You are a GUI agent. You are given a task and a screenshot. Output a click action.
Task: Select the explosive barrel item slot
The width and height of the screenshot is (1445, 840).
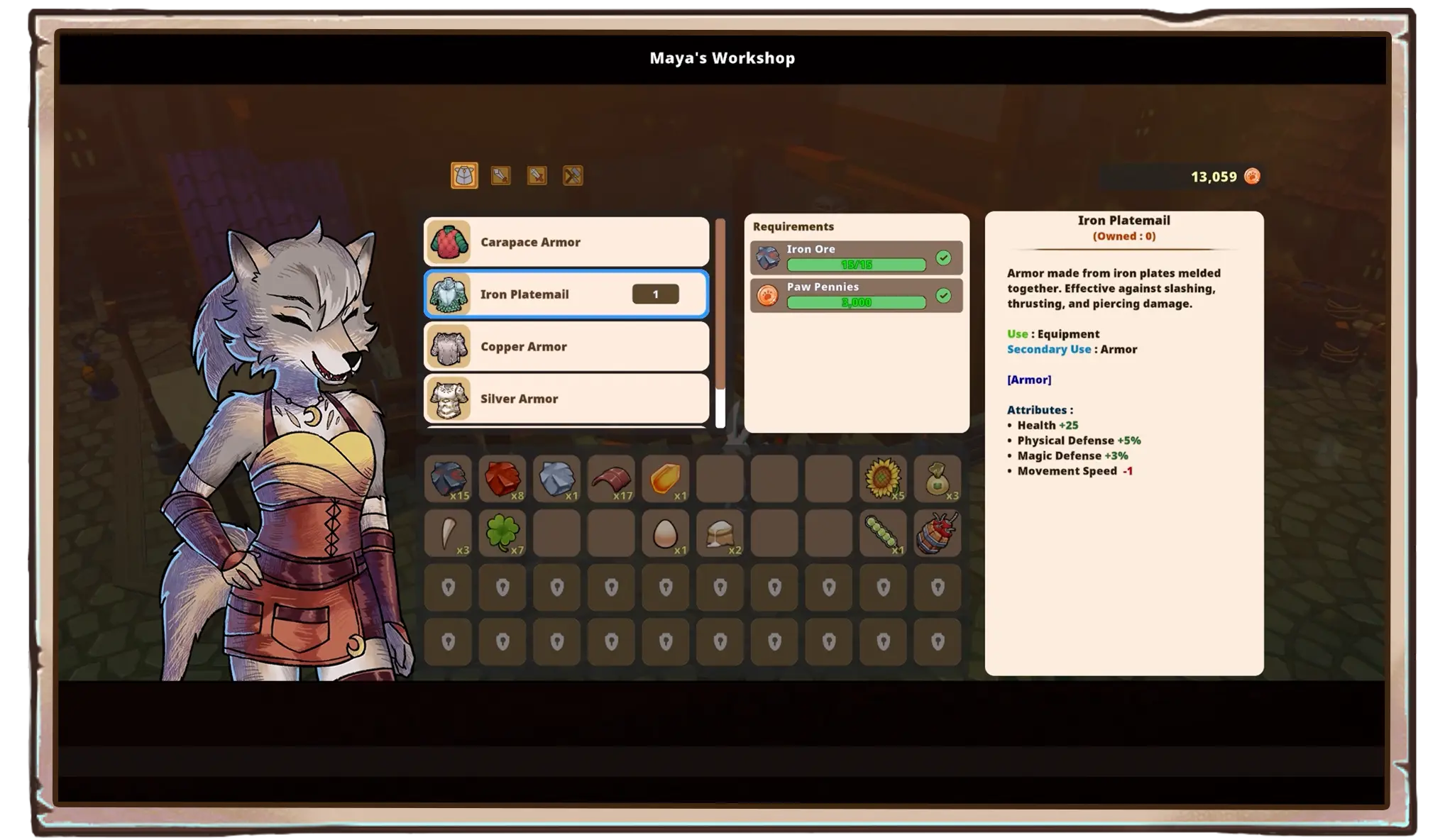click(938, 534)
